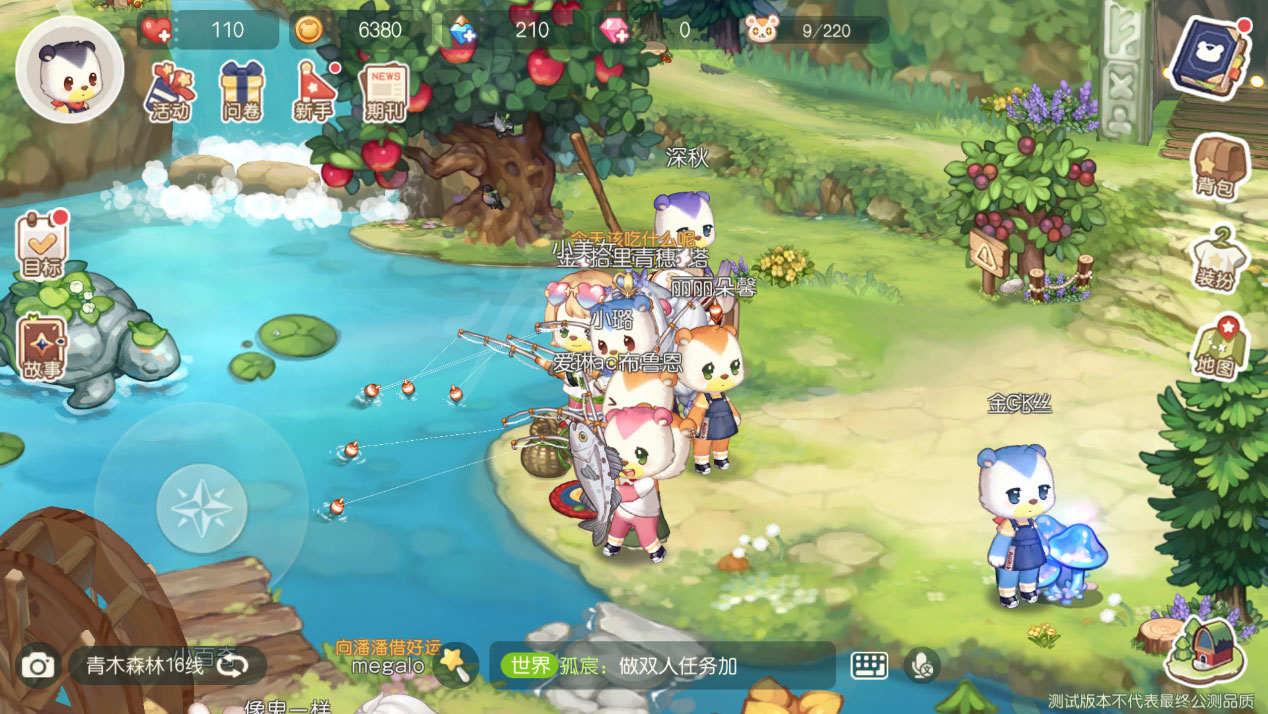Image resolution: width=1268 pixels, height=714 pixels.
Task: Open the world chat message bar
Action: 662,666
